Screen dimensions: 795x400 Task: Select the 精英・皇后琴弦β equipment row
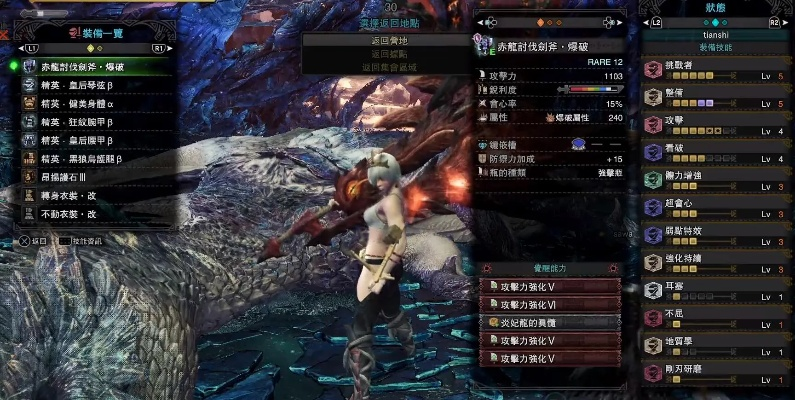point(95,86)
